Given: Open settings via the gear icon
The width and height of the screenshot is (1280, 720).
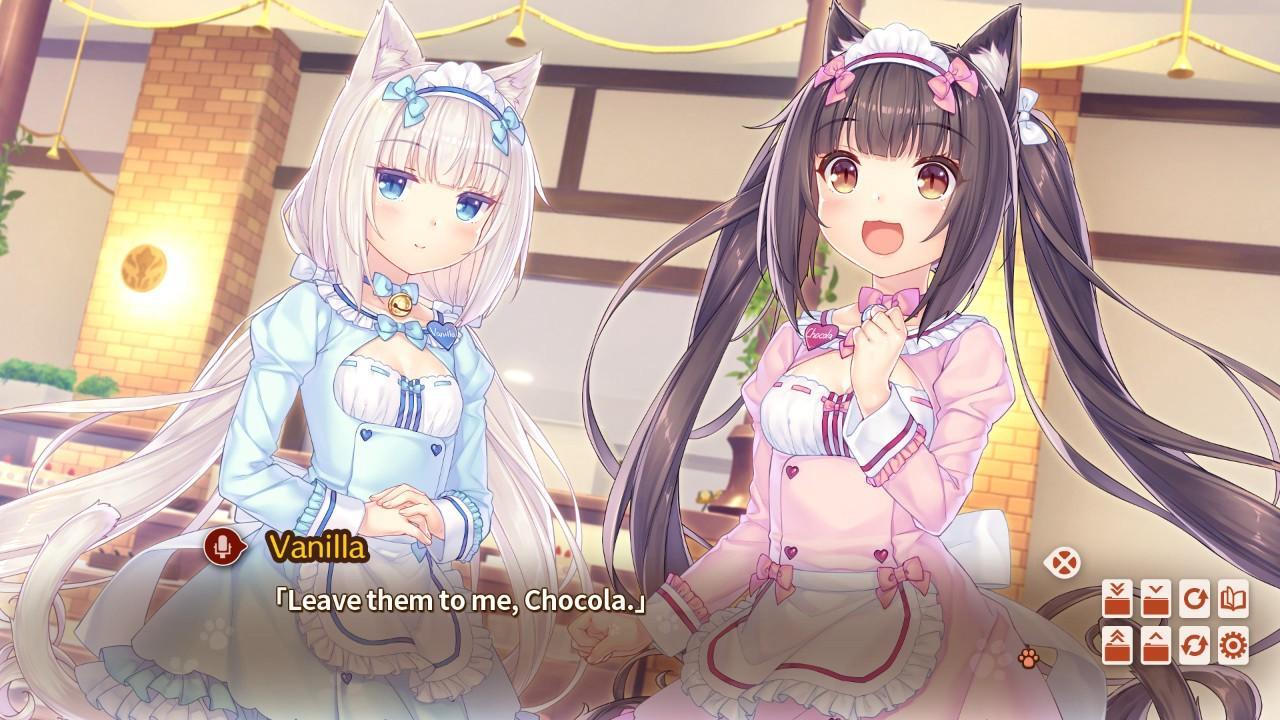Looking at the screenshot, I should pos(1232,645).
